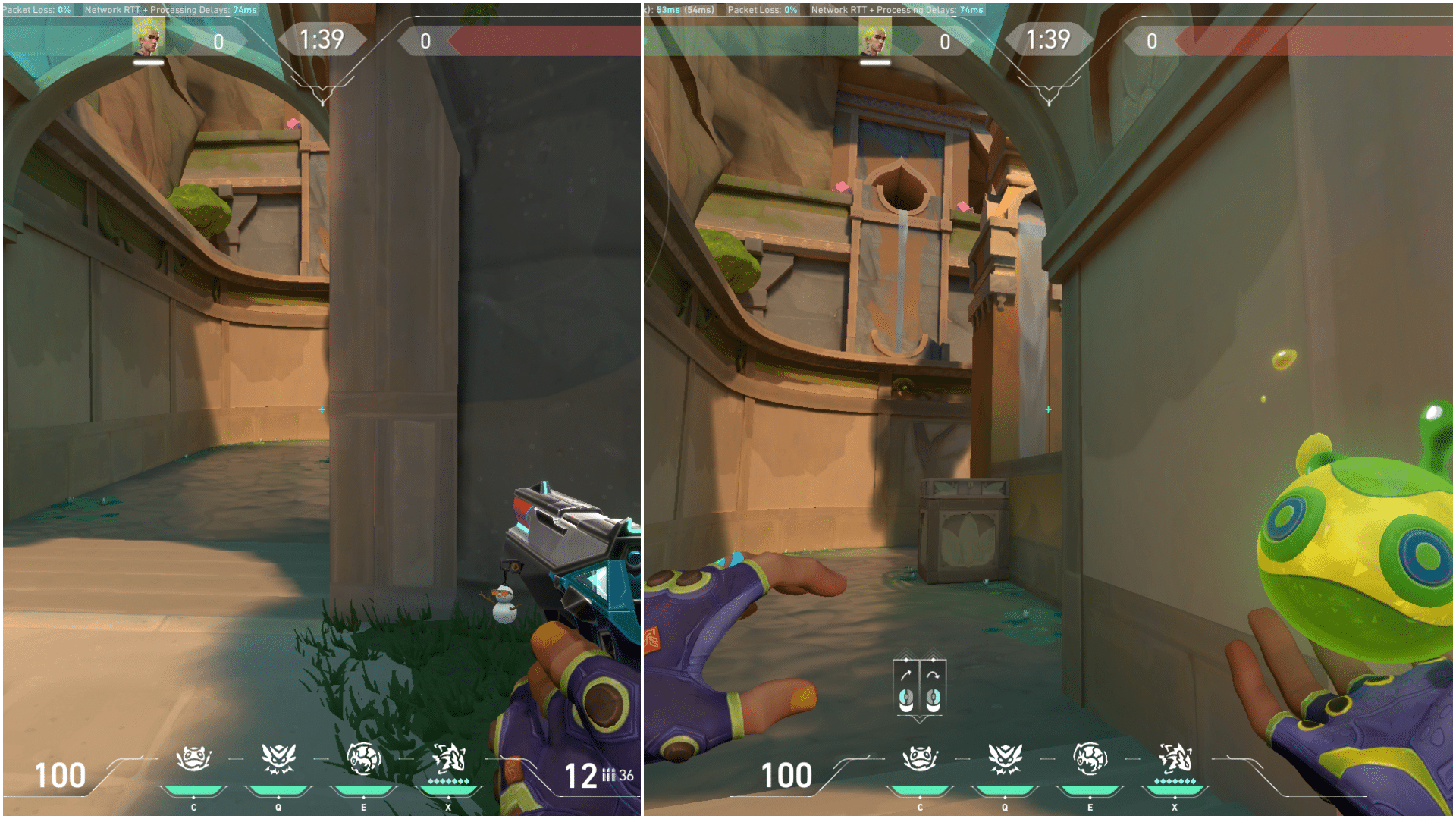Select Mosh Pit ability in the pistol view
This screenshot has height=819, width=1456.
(193, 758)
